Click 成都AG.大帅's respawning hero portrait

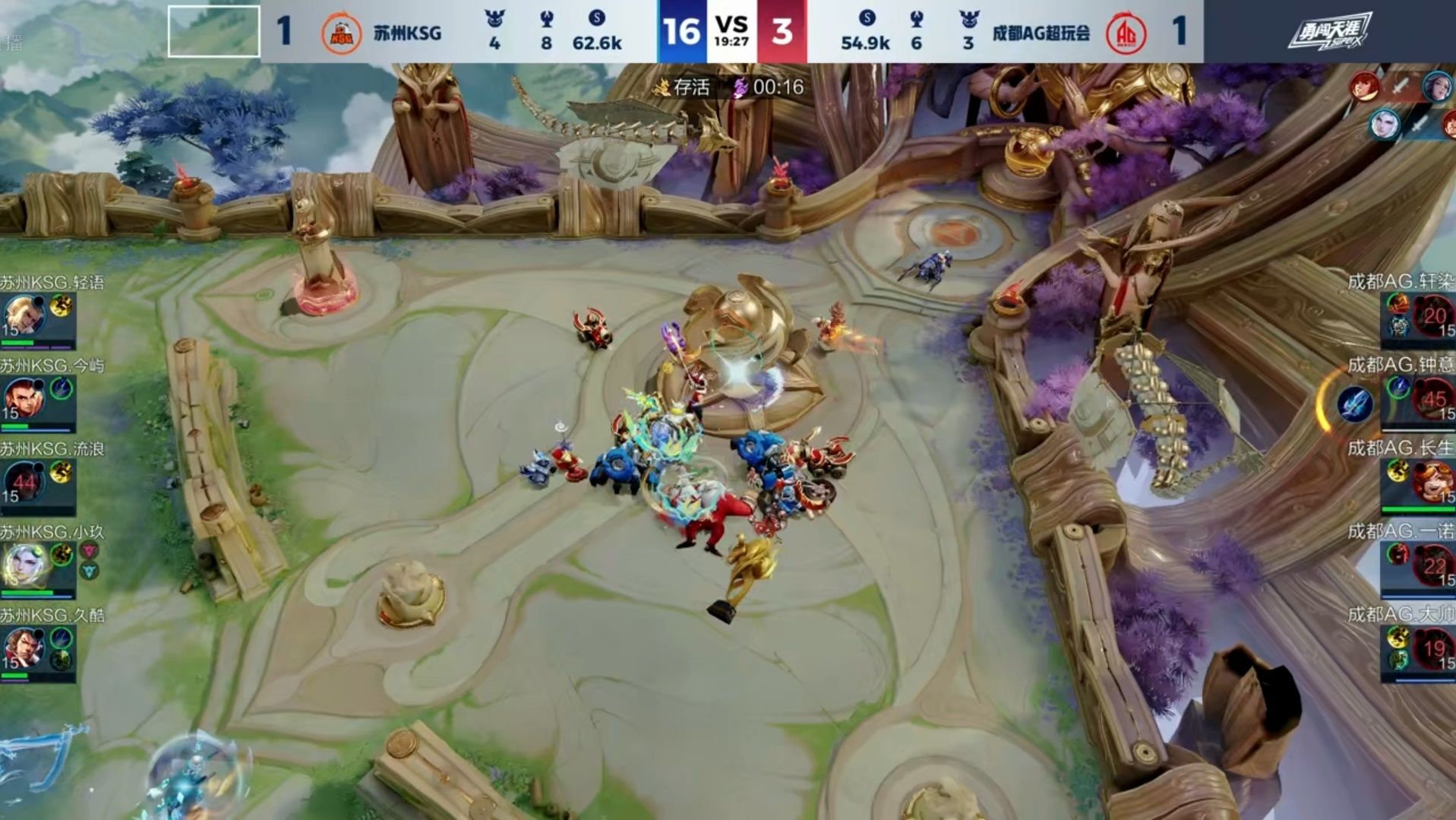pyautogui.click(x=1433, y=648)
